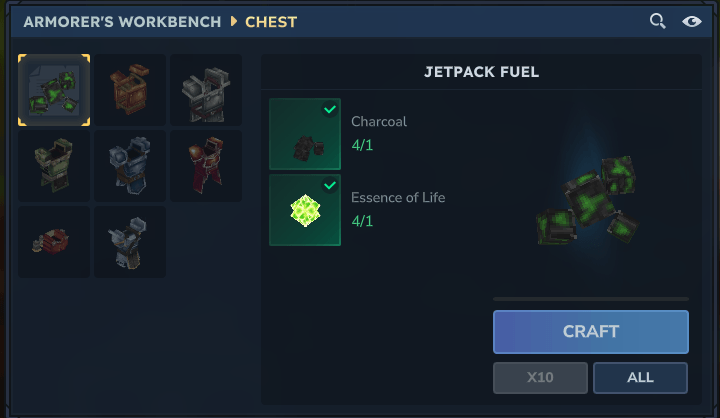Select the blue steel chestplate recipe
Viewport: 720px width, 418px height.
[130, 166]
